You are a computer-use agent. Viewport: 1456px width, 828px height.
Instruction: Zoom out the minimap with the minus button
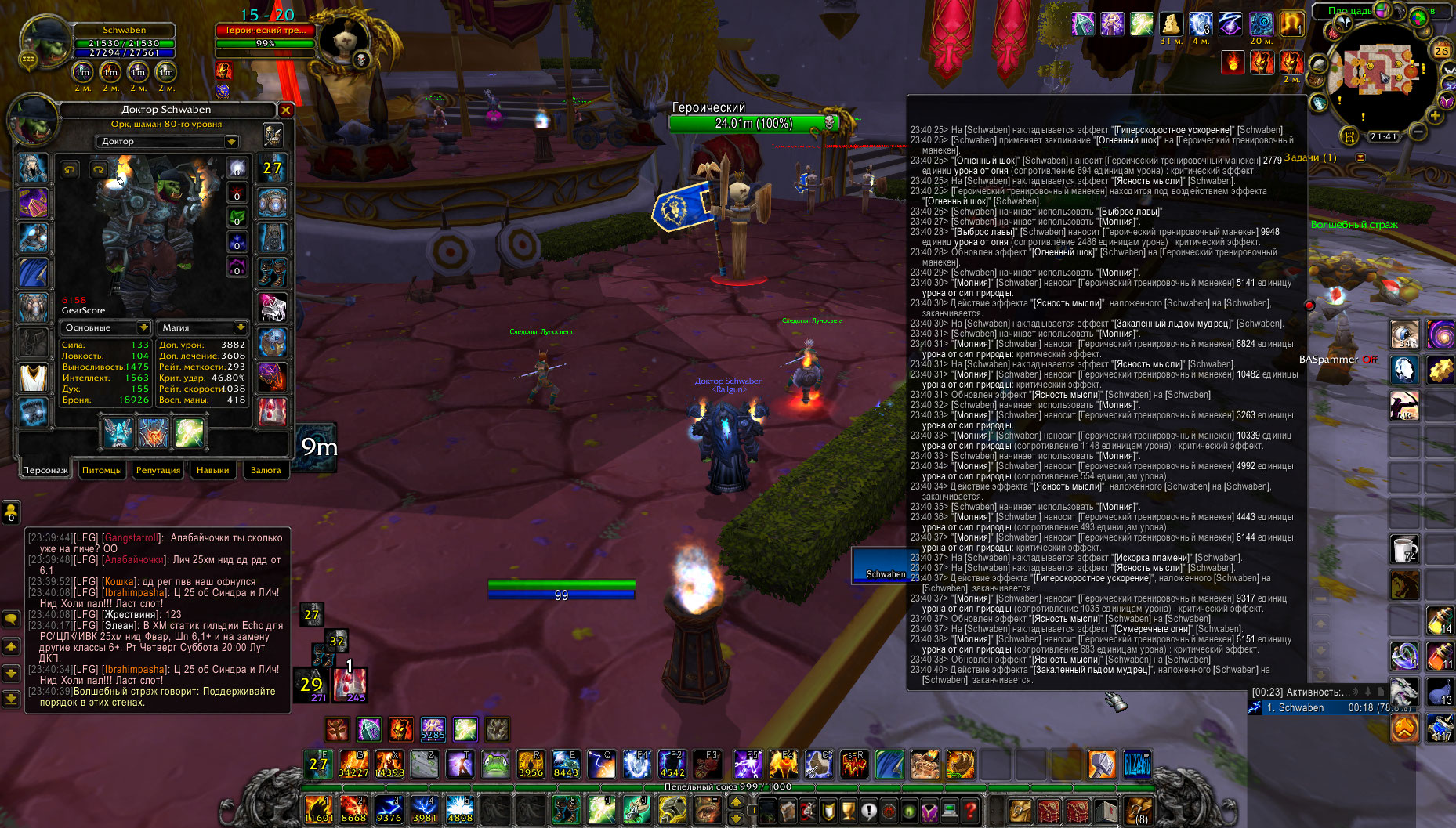pos(1418,132)
